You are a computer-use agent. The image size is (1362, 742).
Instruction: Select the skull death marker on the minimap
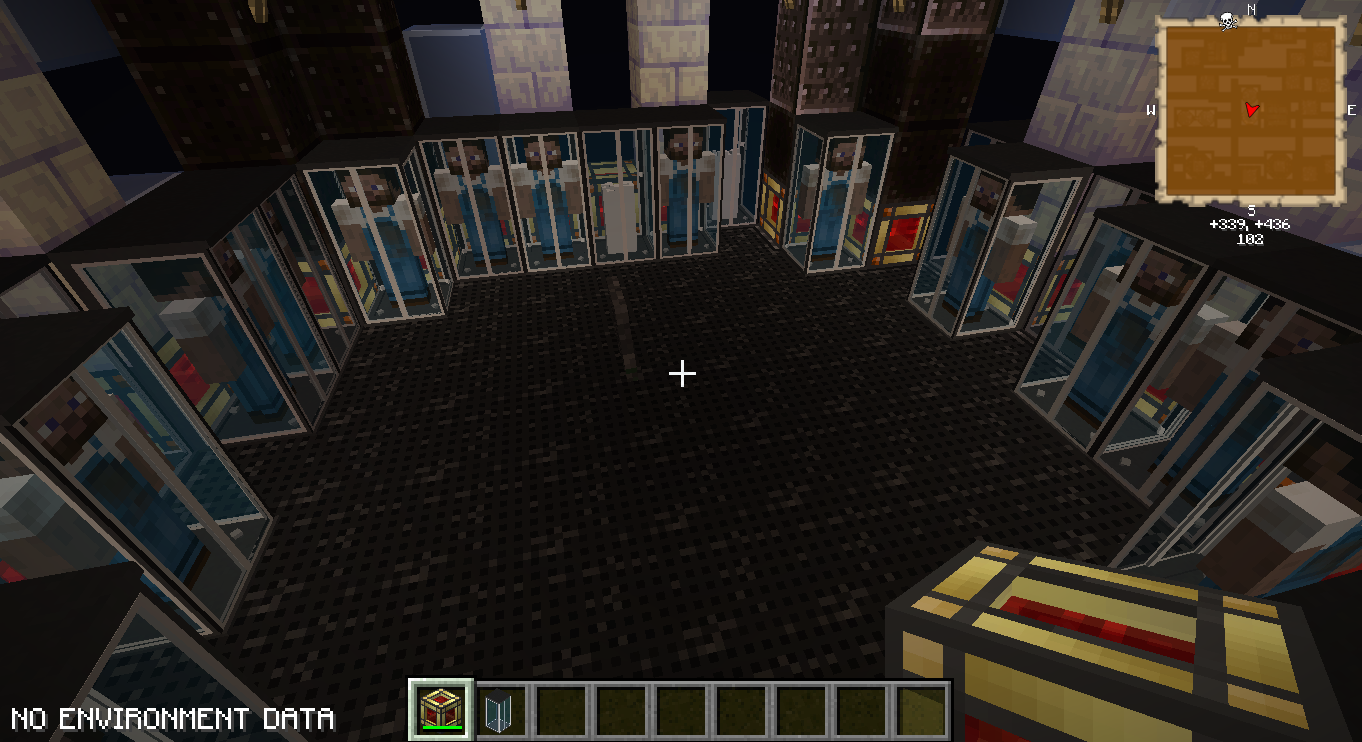click(1228, 20)
